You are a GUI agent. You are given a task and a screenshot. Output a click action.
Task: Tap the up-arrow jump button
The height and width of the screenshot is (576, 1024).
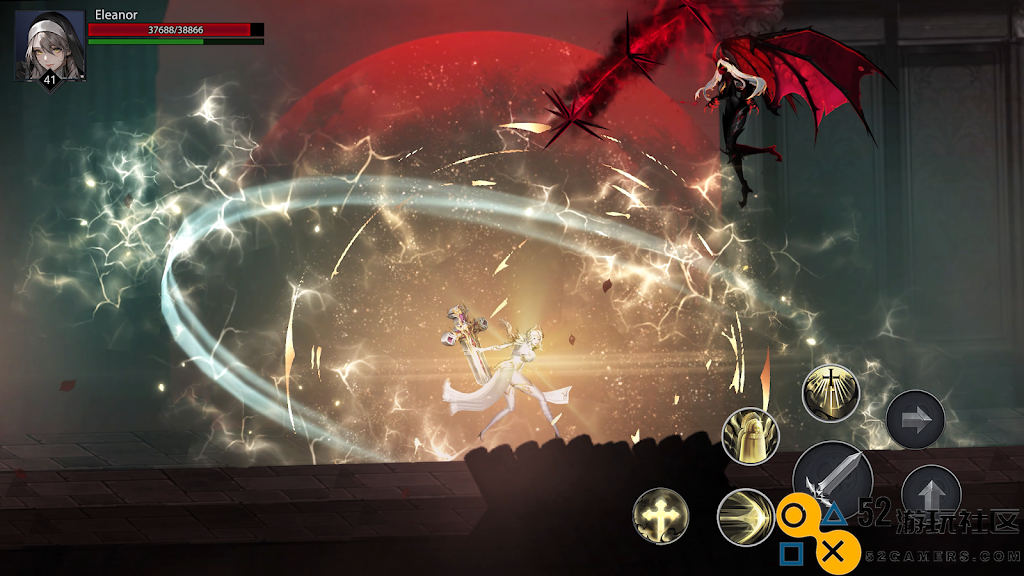pos(930,494)
